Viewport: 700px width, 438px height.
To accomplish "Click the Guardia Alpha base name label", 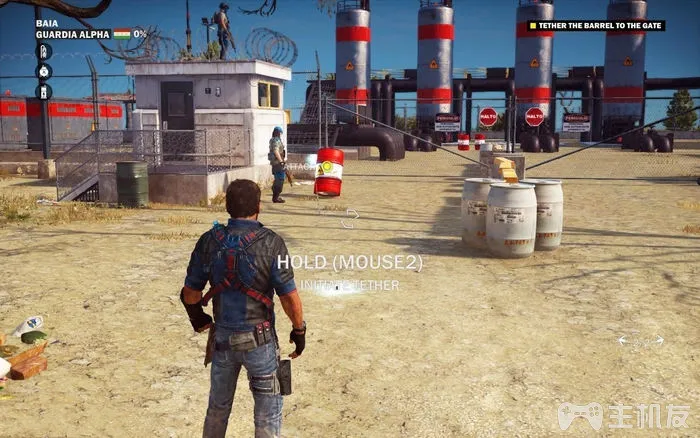I will point(73,34).
